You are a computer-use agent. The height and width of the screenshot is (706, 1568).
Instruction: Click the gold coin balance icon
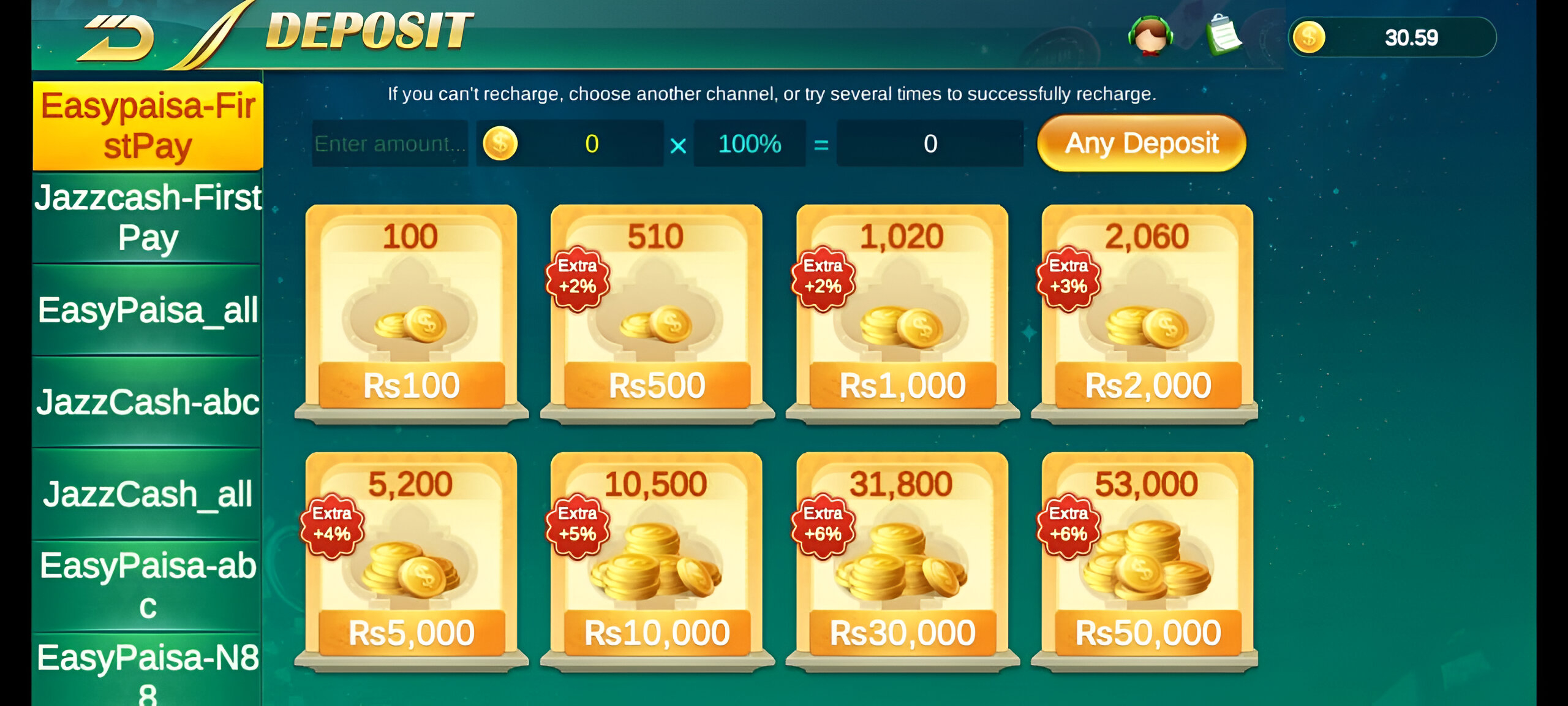[x=1310, y=38]
